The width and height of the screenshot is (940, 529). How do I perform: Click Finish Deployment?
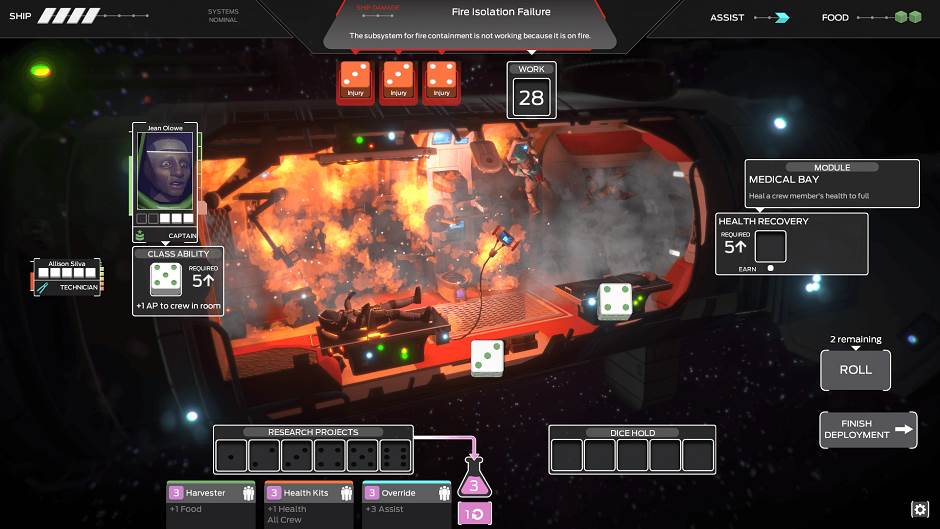click(x=868, y=430)
